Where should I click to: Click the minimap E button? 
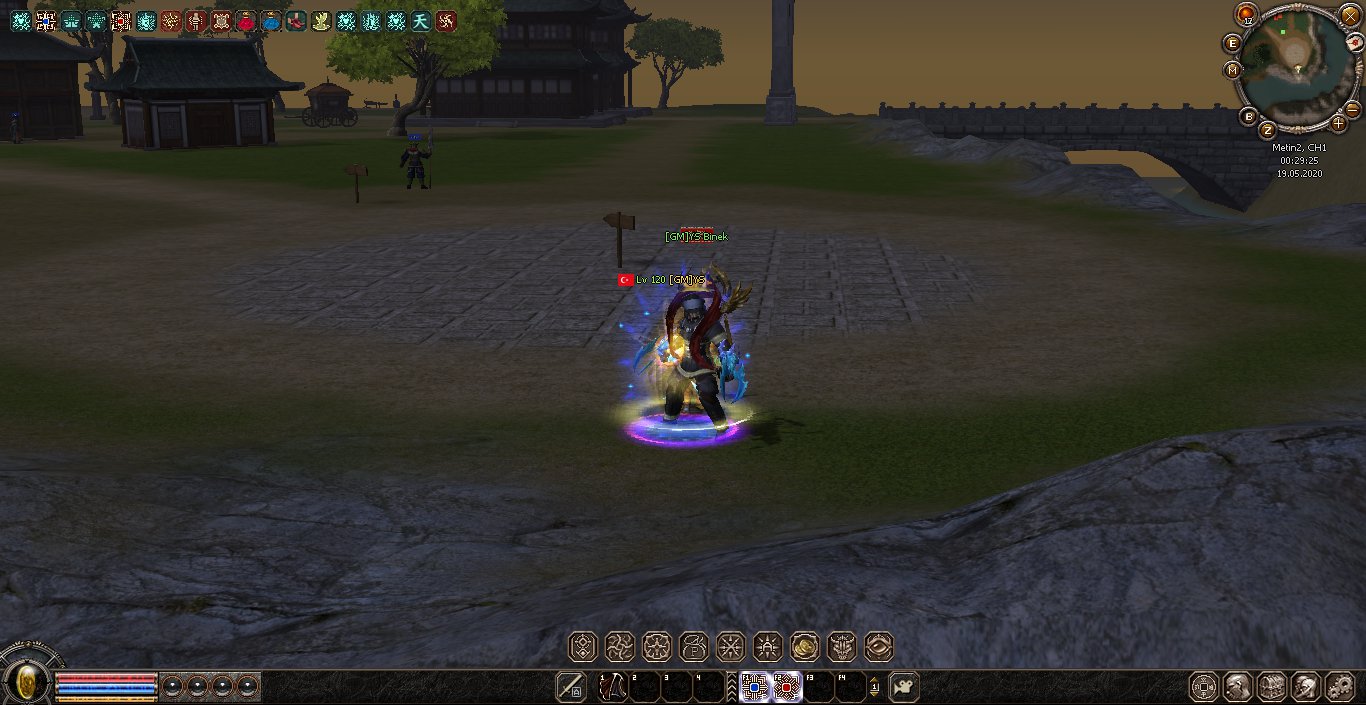1232,43
